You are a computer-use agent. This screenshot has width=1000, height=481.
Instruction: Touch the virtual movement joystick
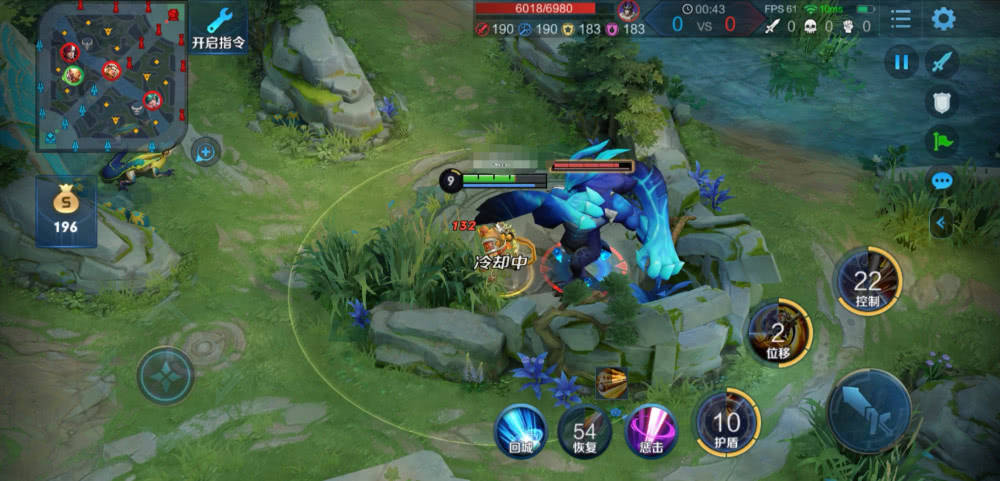point(165,375)
